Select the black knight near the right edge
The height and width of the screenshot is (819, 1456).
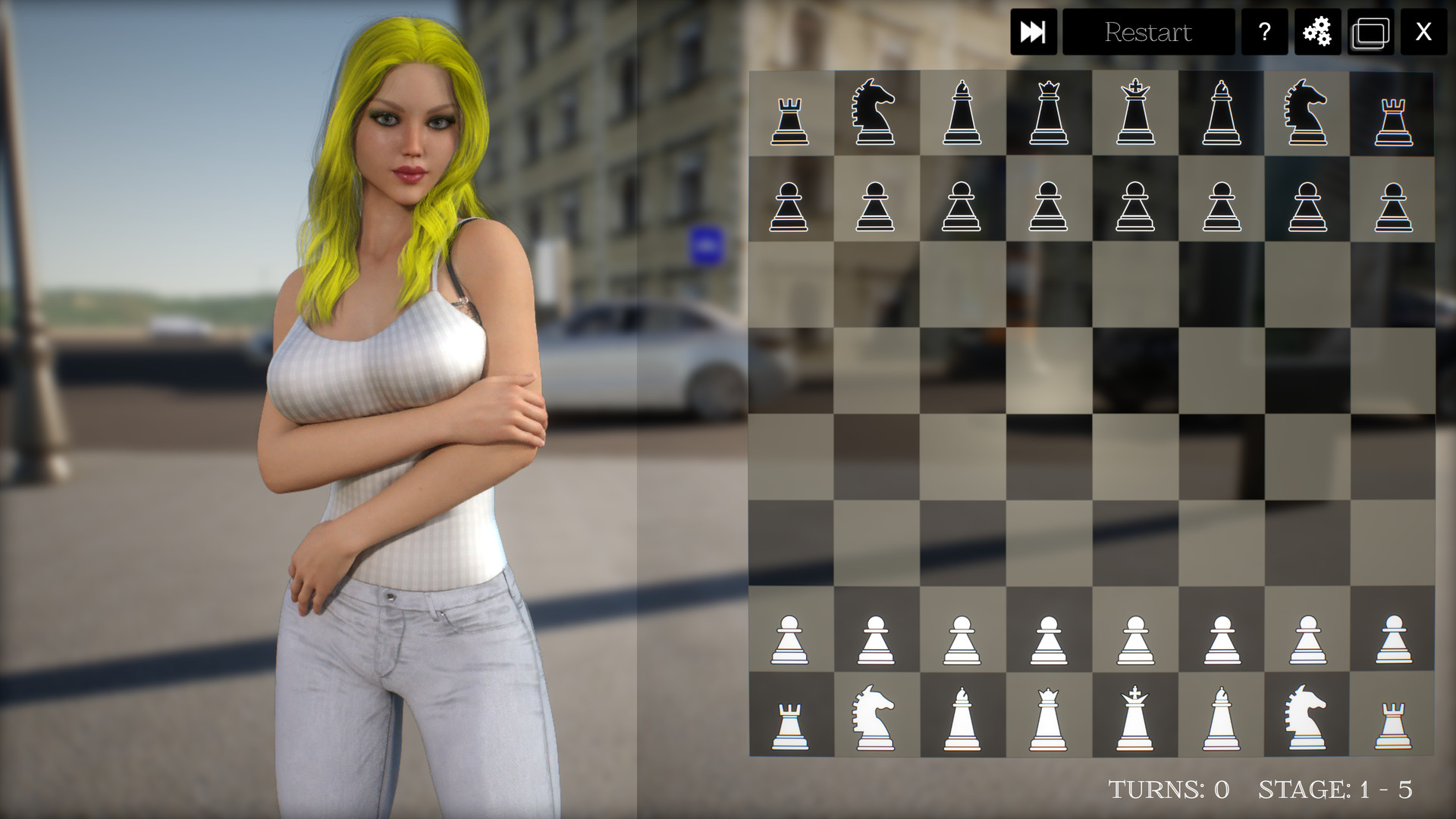[1304, 114]
